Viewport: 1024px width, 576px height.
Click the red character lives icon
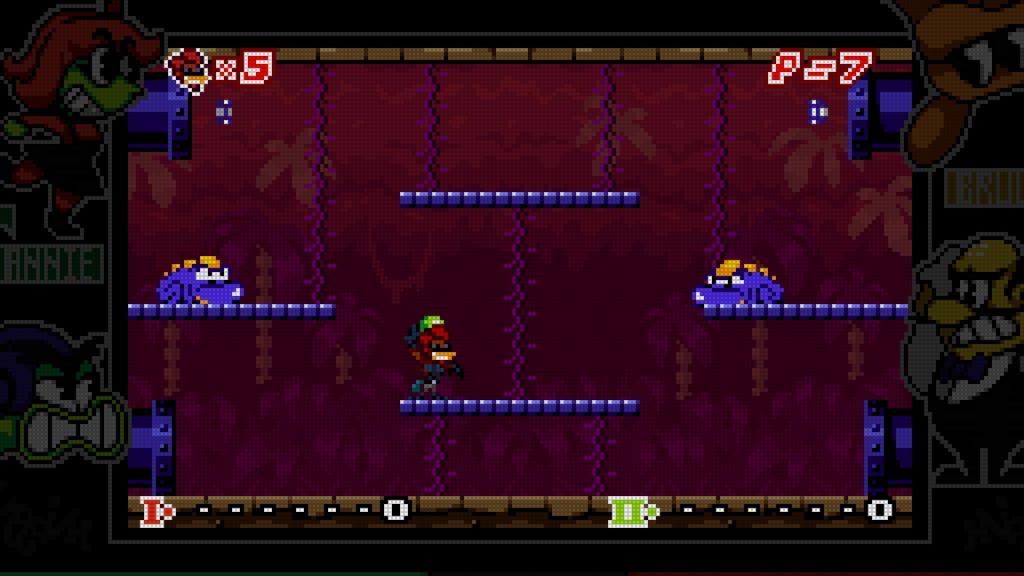point(187,68)
